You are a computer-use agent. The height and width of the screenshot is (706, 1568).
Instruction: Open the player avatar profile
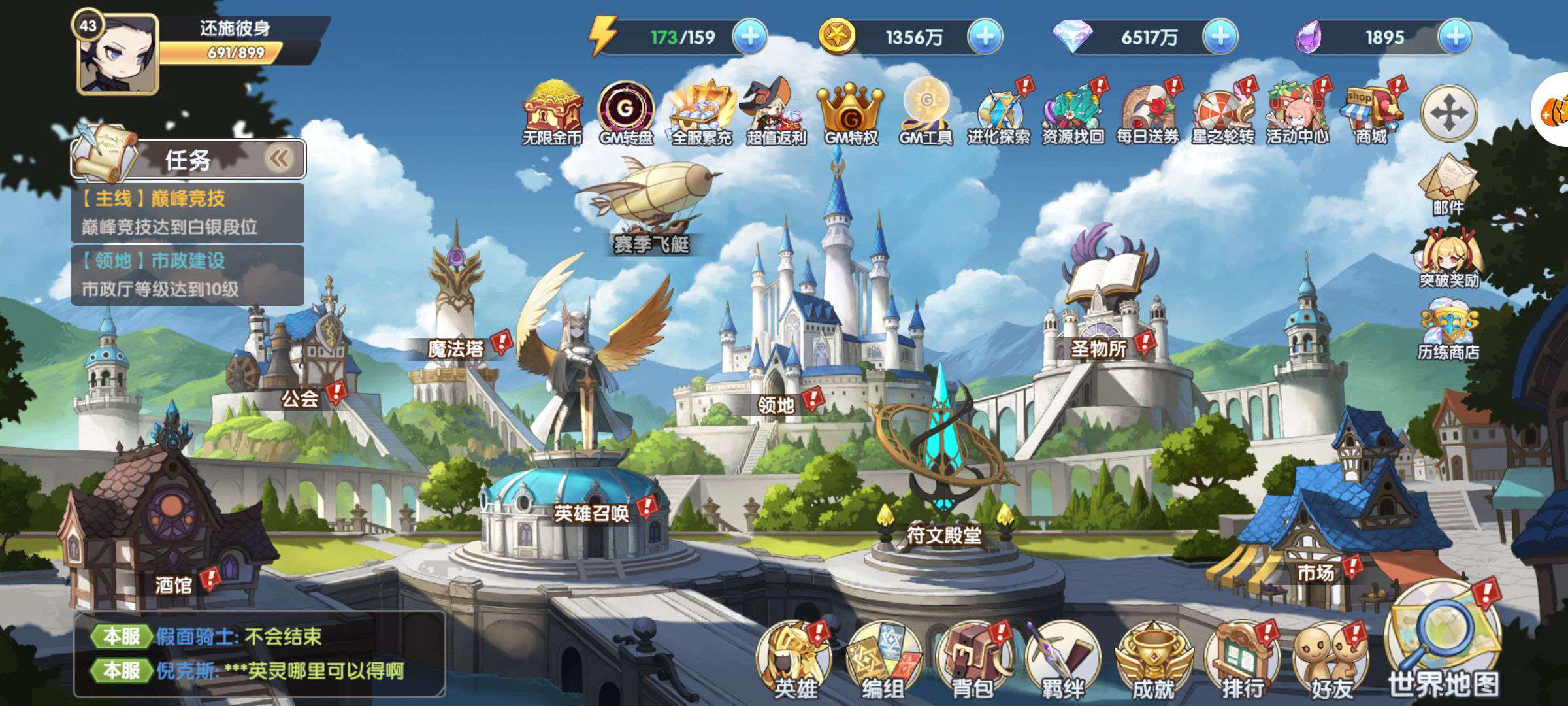pos(118,55)
